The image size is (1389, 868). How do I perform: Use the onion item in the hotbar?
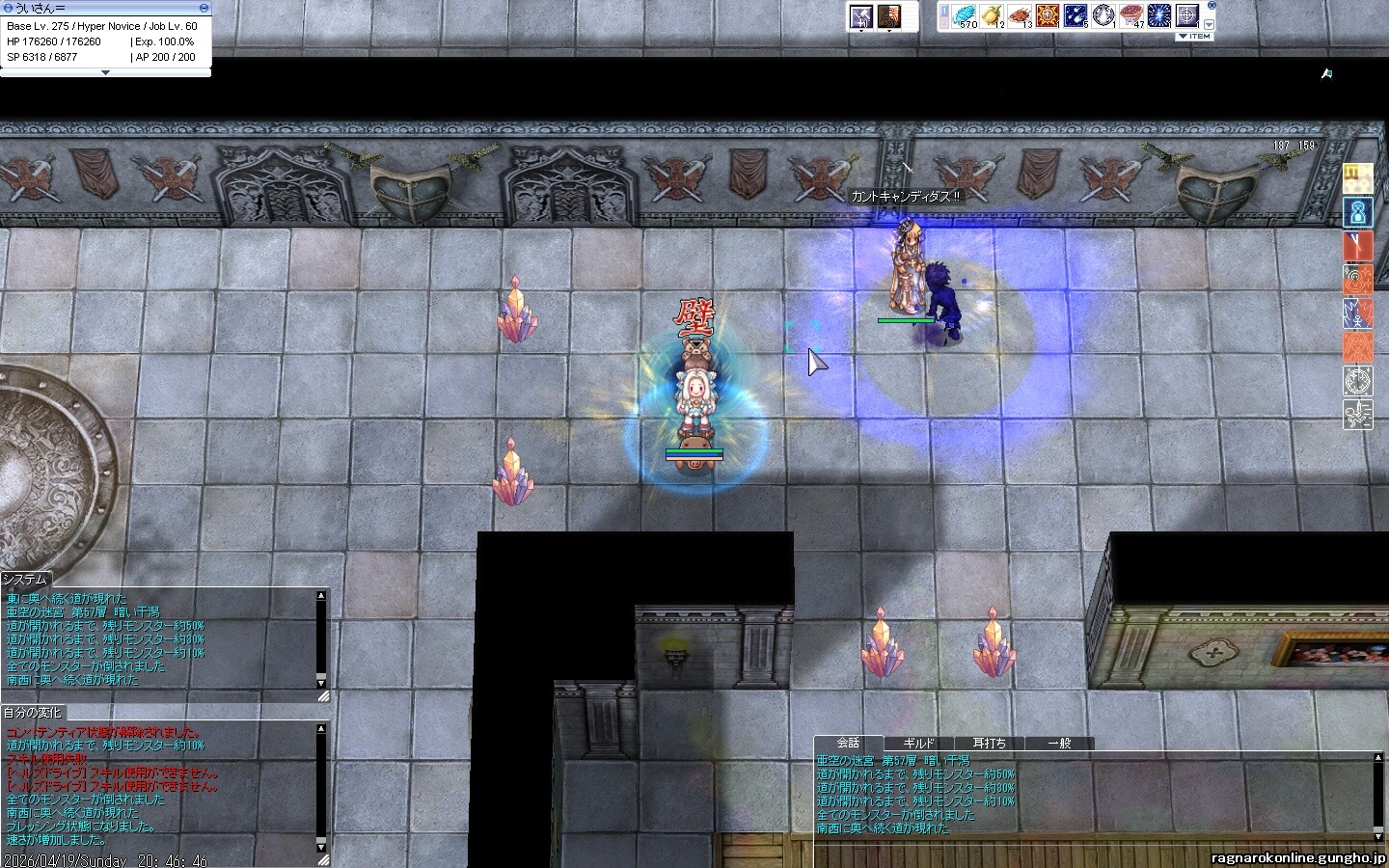(992, 16)
